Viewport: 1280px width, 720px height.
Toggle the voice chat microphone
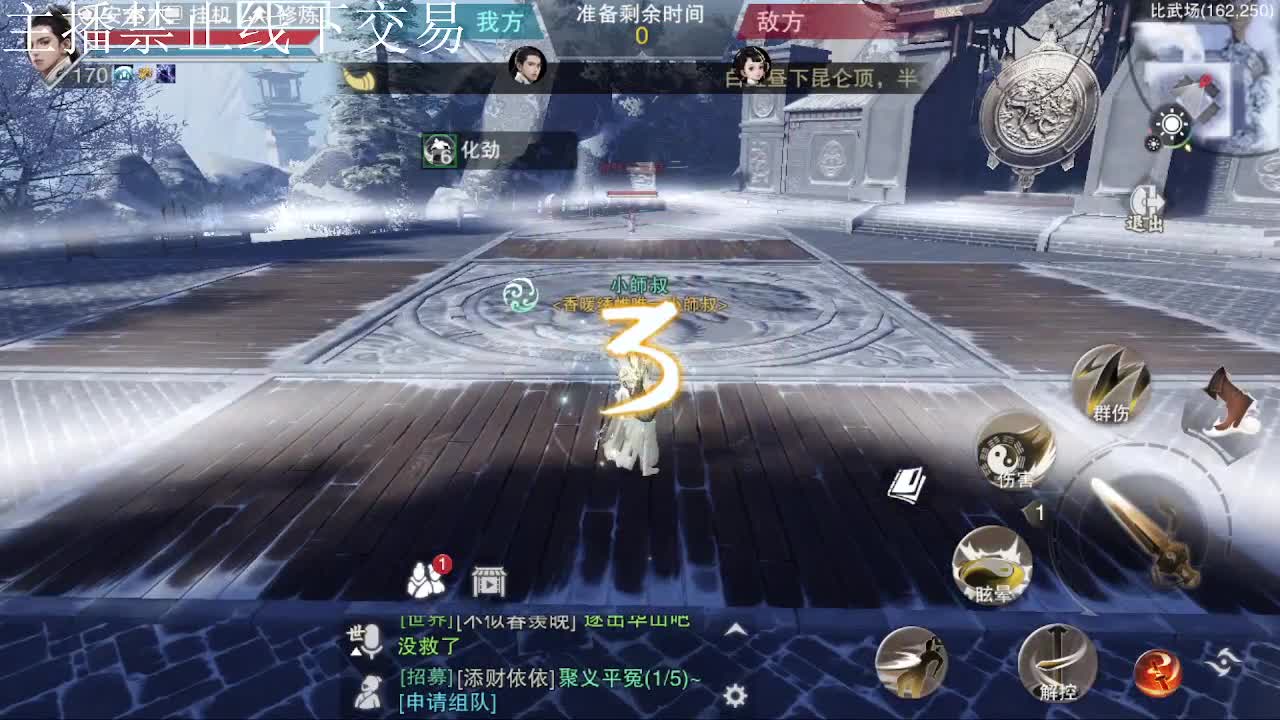point(371,640)
